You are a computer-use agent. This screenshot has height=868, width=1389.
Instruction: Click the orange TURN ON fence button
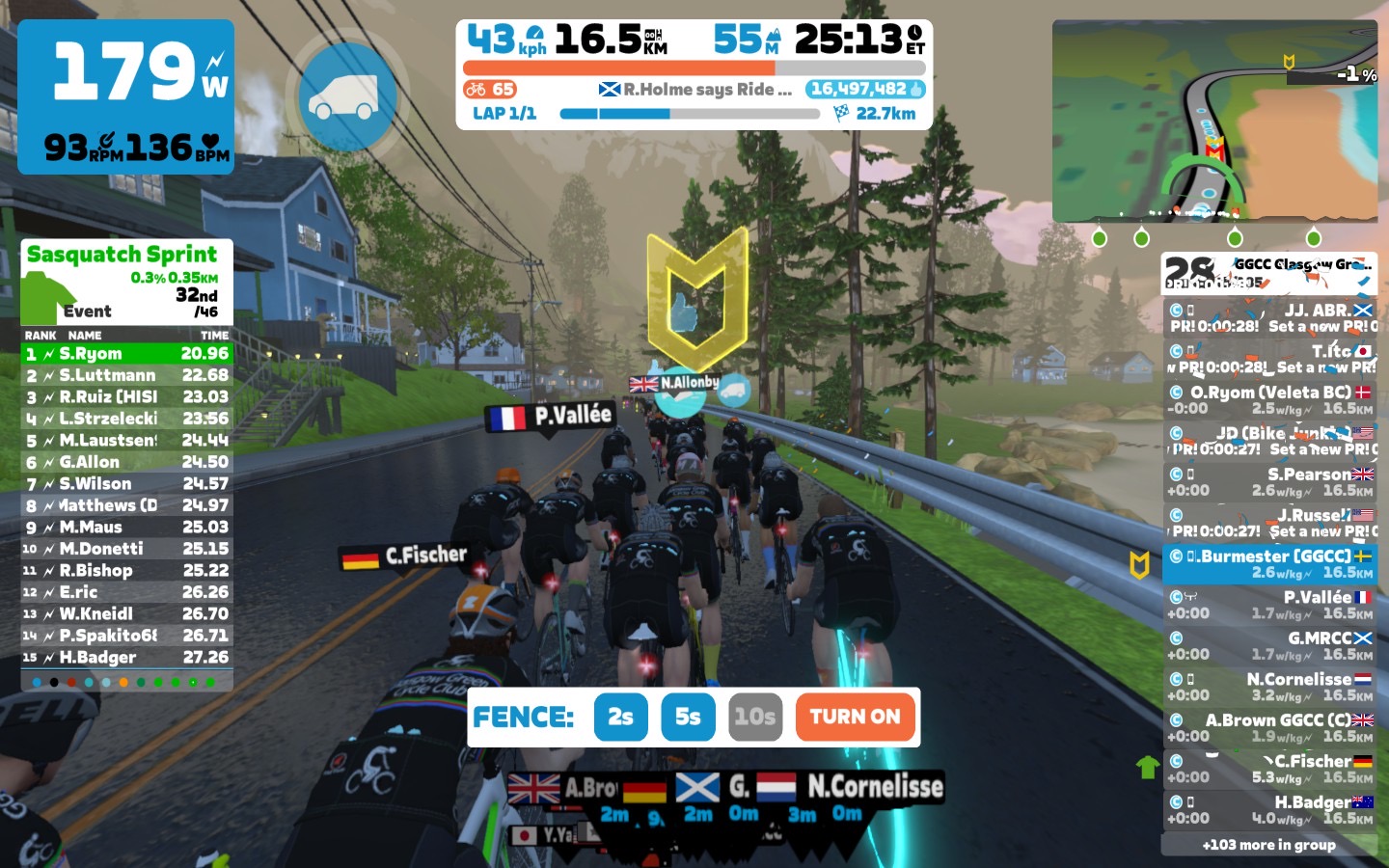[x=855, y=717]
